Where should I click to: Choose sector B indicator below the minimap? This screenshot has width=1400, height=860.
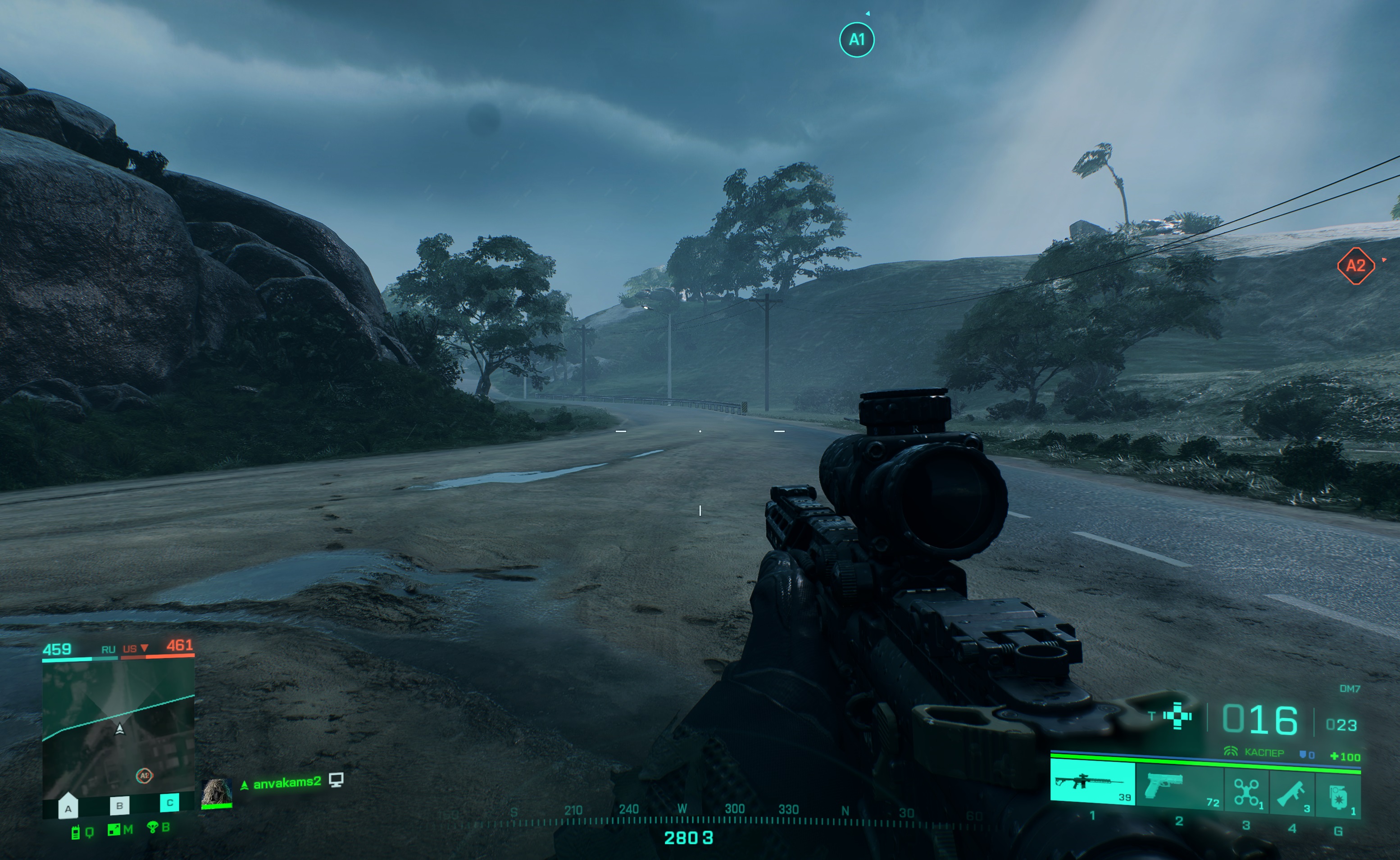tap(119, 805)
